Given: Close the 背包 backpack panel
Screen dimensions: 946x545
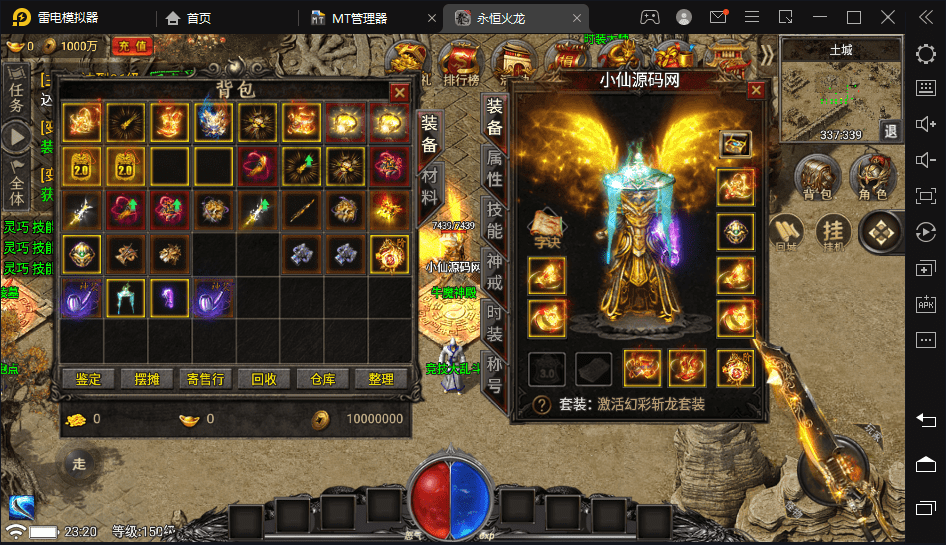Looking at the screenshot, I should point(400,92).
